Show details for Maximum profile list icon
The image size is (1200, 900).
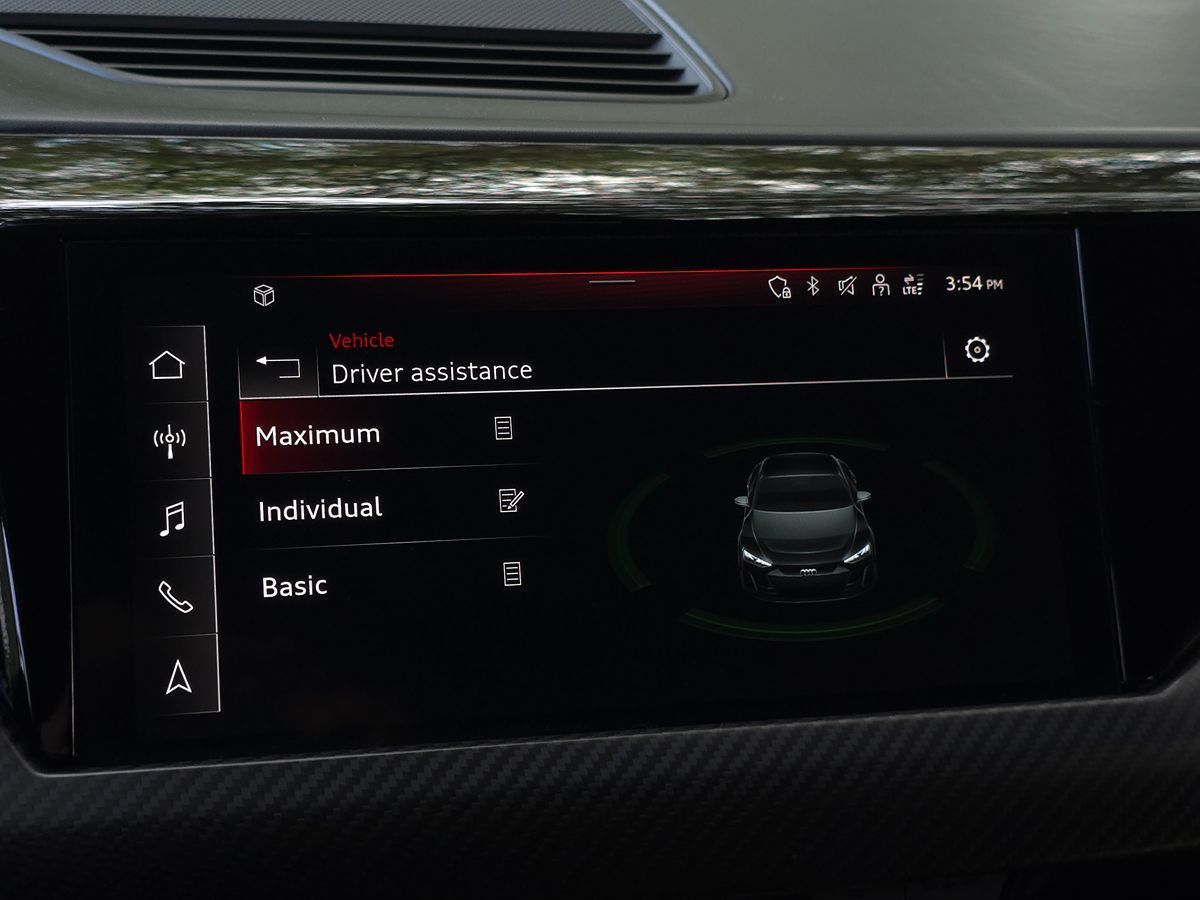[x=503, y=428]
